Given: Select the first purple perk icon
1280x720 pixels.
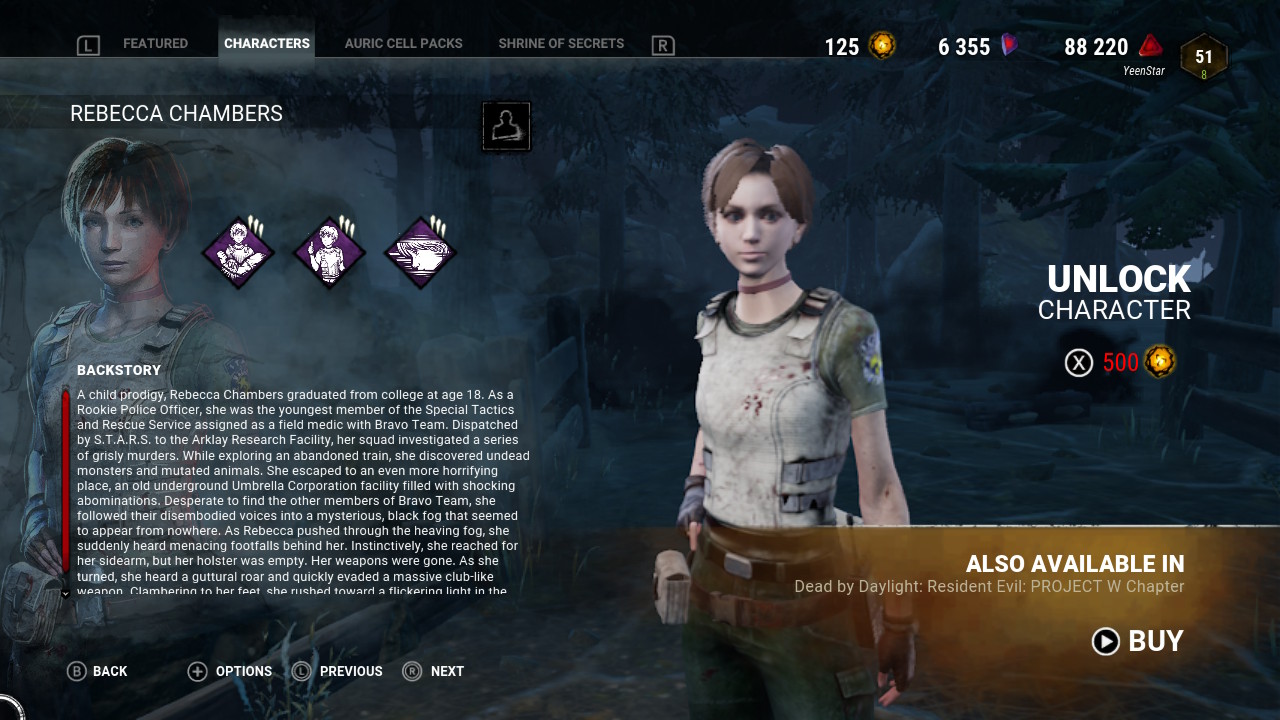Looking at the screenshot, I should point(238,253).
